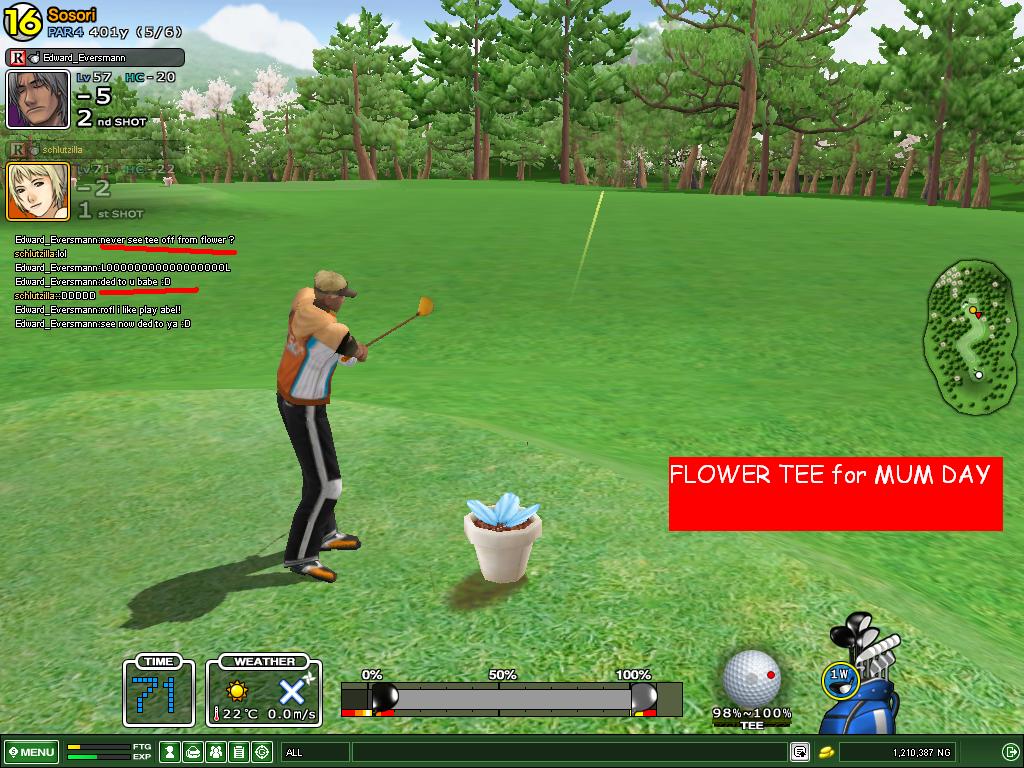This screenshot has height=768, width=1024.
Task: Click the exit arrow icon
Action: click(1010, 752)
